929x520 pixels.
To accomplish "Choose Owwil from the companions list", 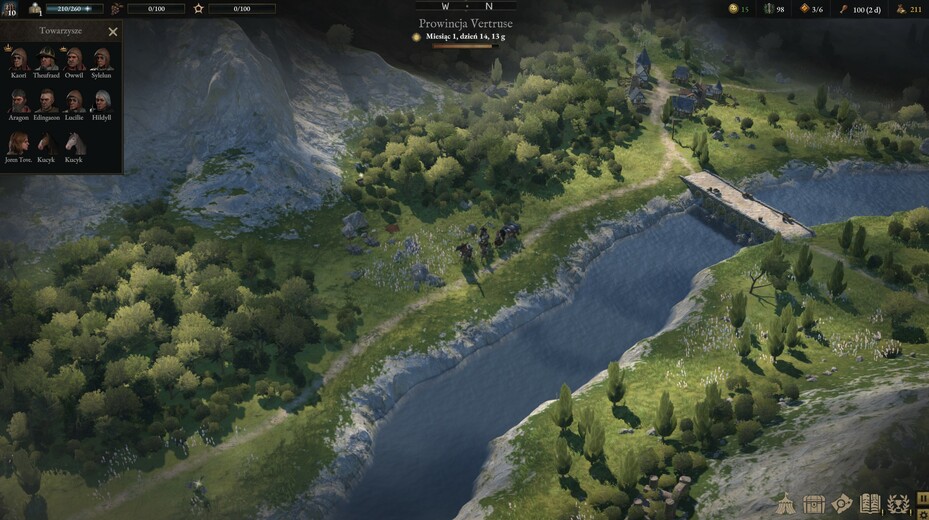I will point(74,59).
